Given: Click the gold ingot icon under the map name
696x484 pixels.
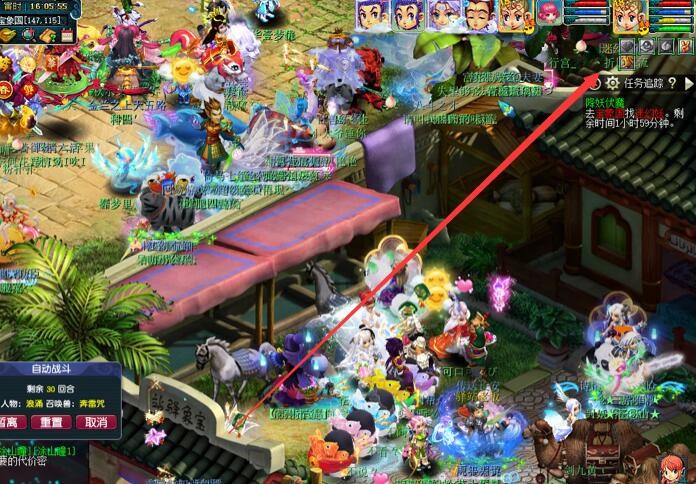Looking at the screenshot, I should 9,35.
